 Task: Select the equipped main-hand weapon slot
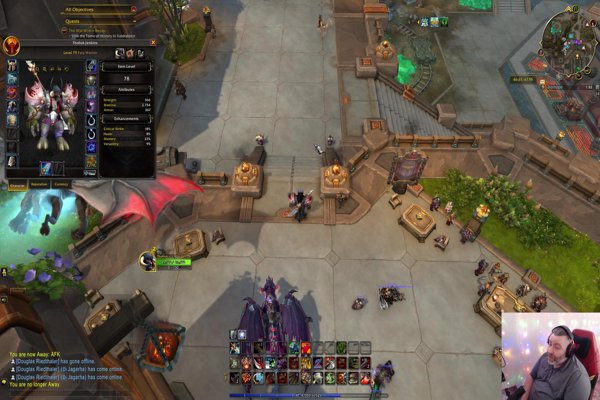click(45, 168)
